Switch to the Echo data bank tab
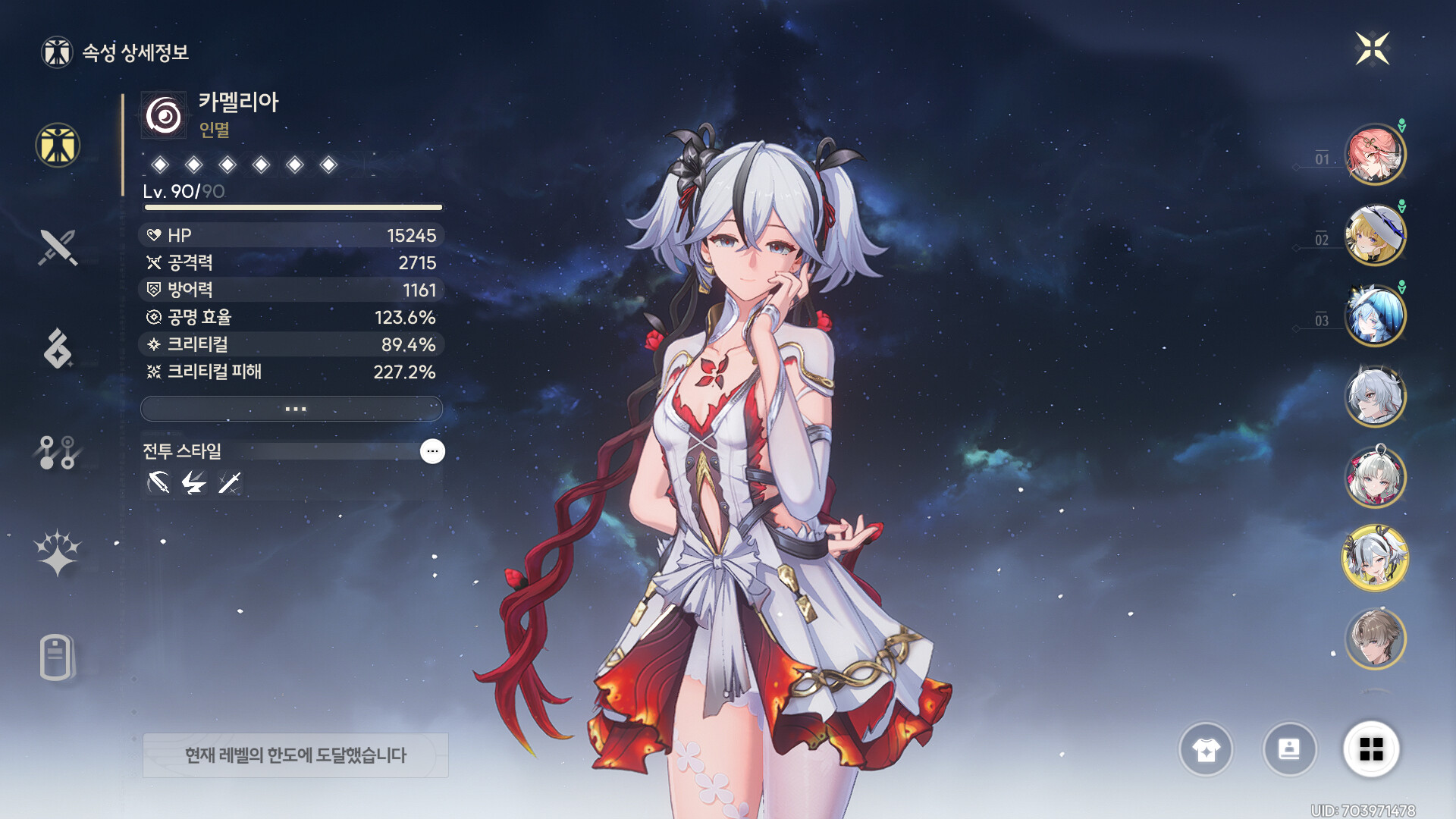This screenshot has width=1456, height=819. [x=58, y=349]
